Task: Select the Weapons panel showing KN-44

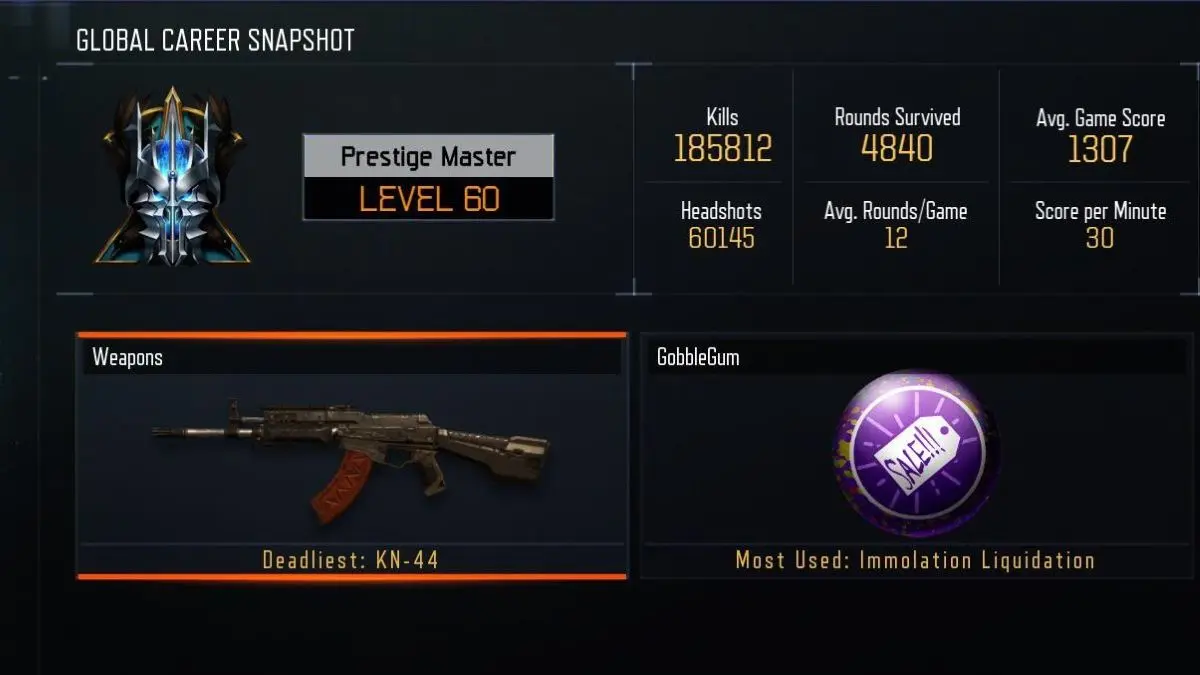Action: (x=351, y=456)
